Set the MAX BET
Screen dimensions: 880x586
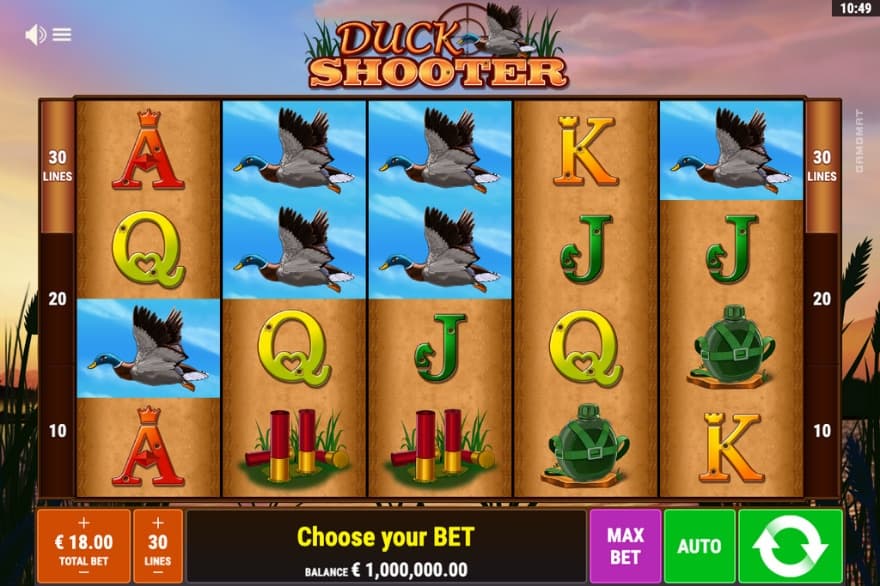point(625,546)
